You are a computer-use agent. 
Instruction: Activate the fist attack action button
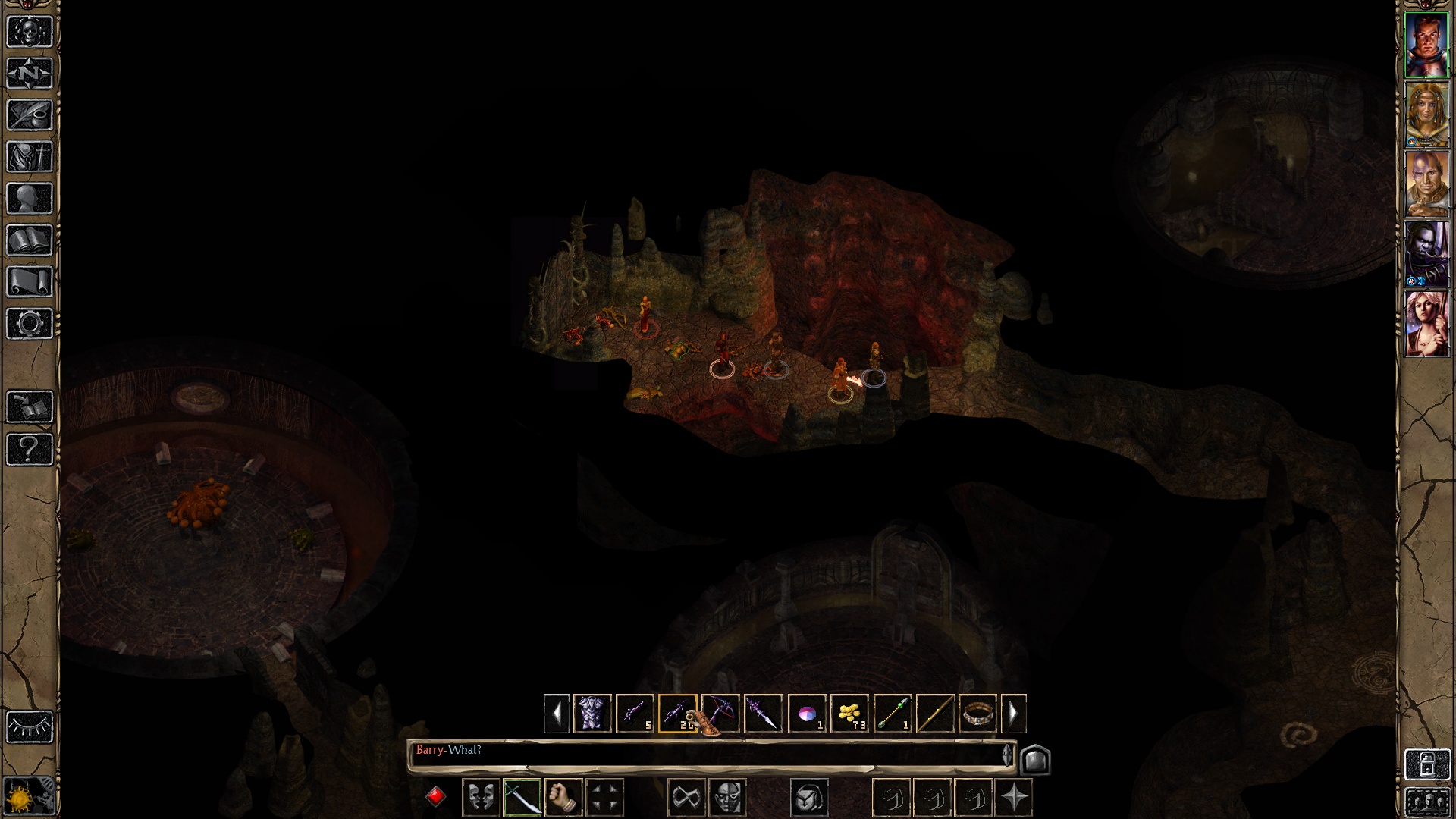point(563,798)
